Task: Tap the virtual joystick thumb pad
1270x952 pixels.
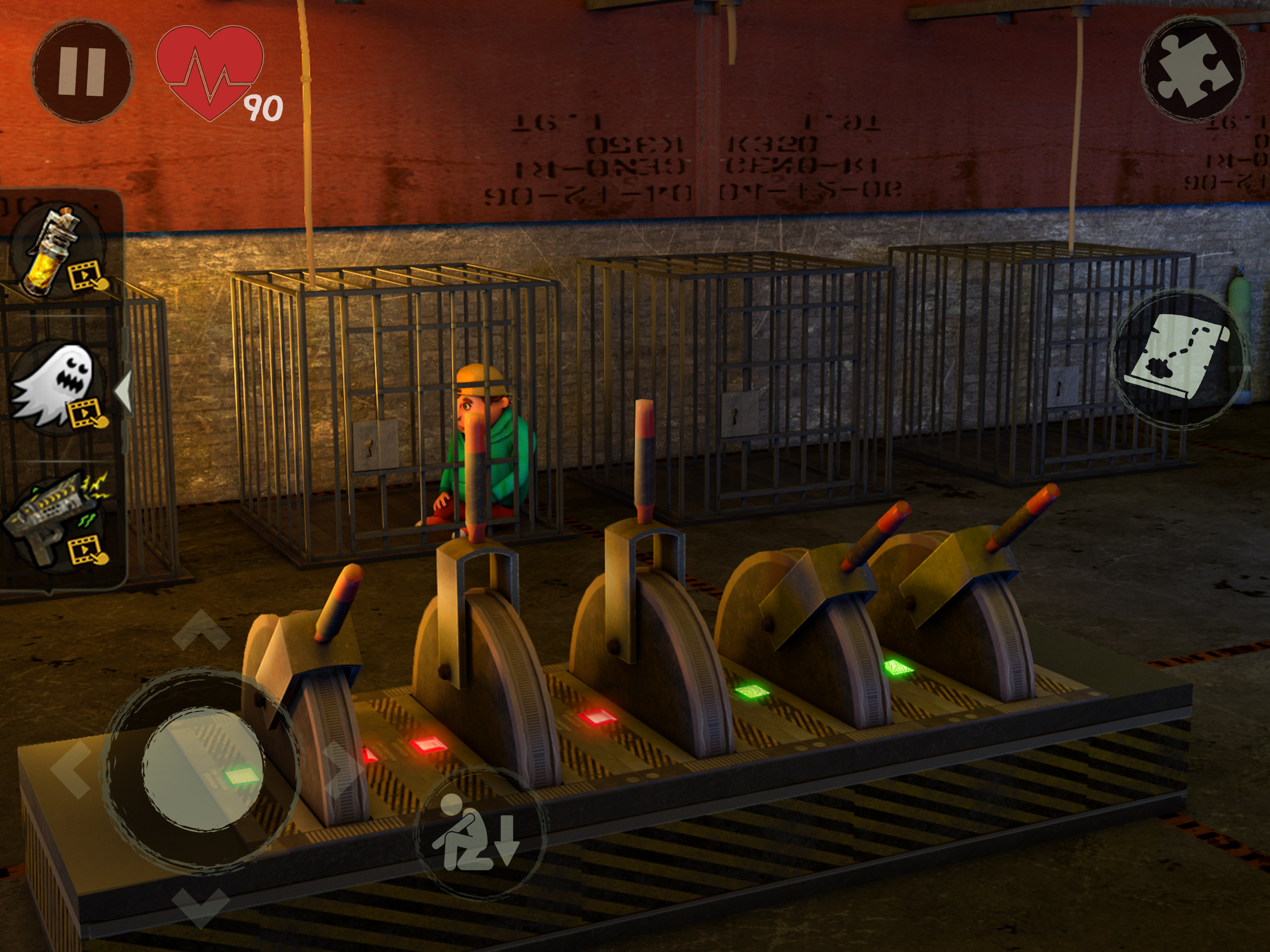Action: (202, 769)
